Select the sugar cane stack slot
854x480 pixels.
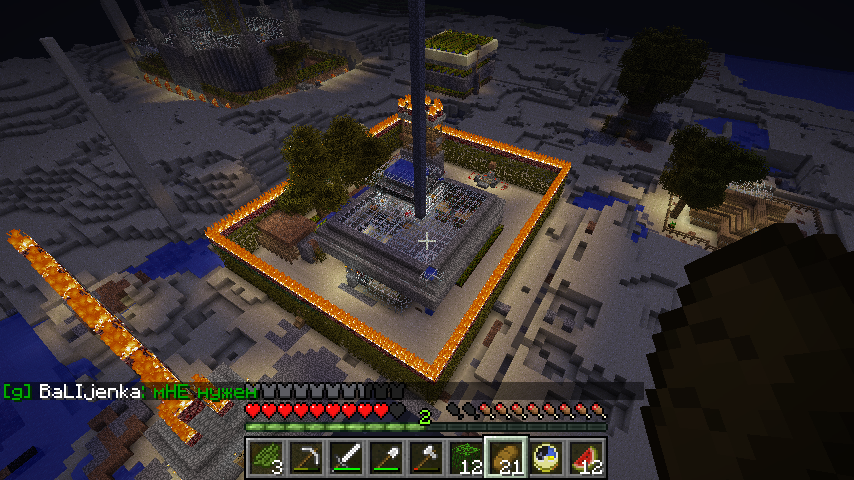[x=265, y=458]
